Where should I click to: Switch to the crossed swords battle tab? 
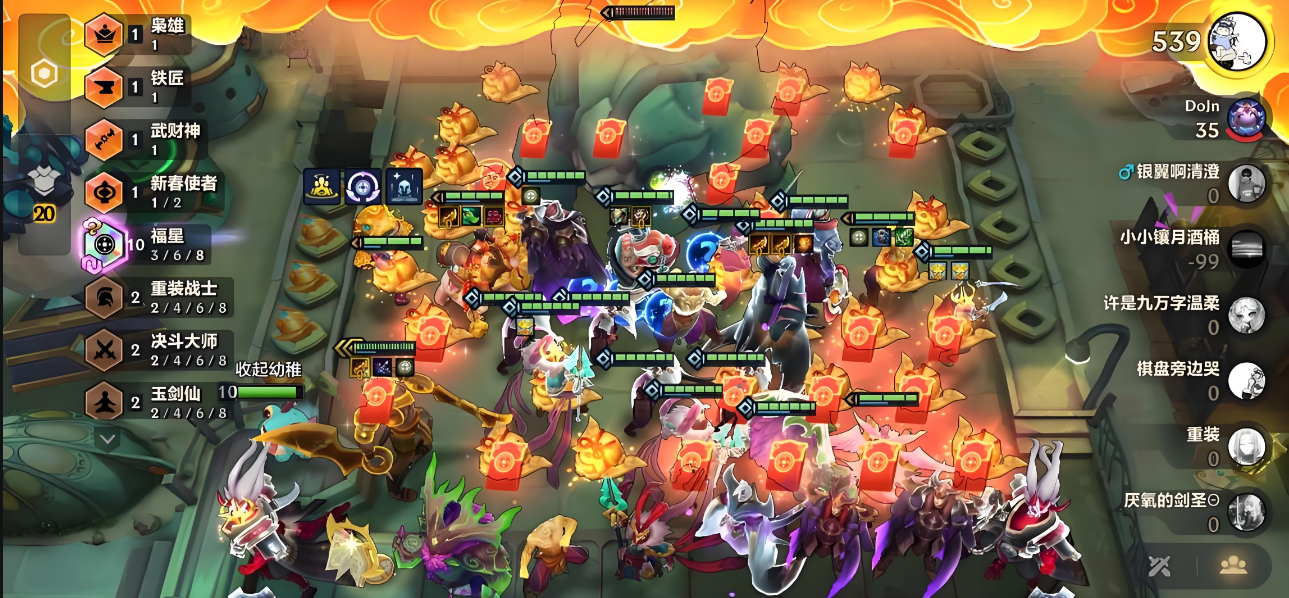1160,565
